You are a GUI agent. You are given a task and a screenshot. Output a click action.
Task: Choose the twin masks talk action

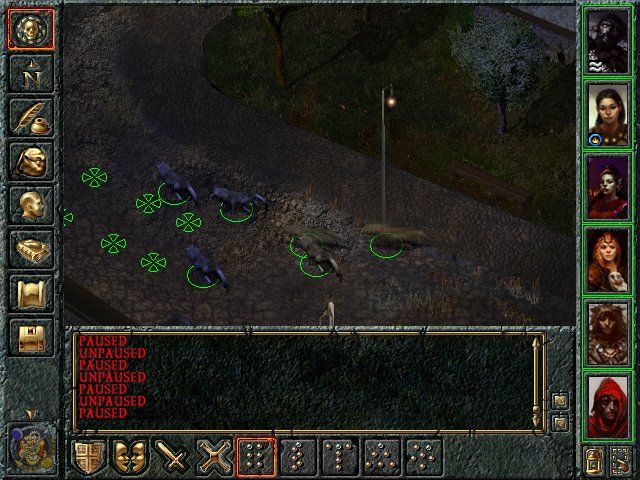coord(133,458)
